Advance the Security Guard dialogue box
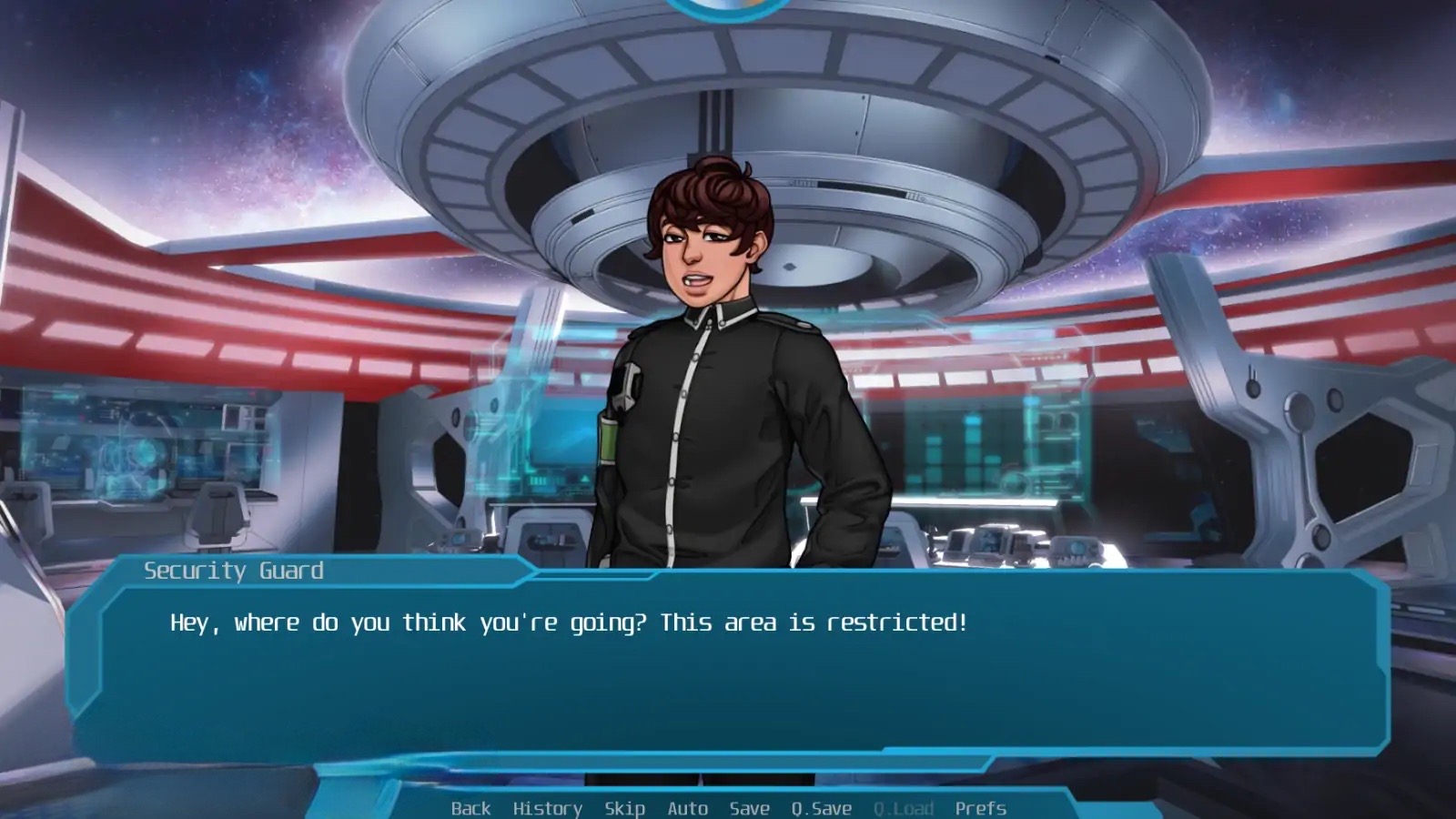Screen dimensions: 1456x819 coord(728,673)
